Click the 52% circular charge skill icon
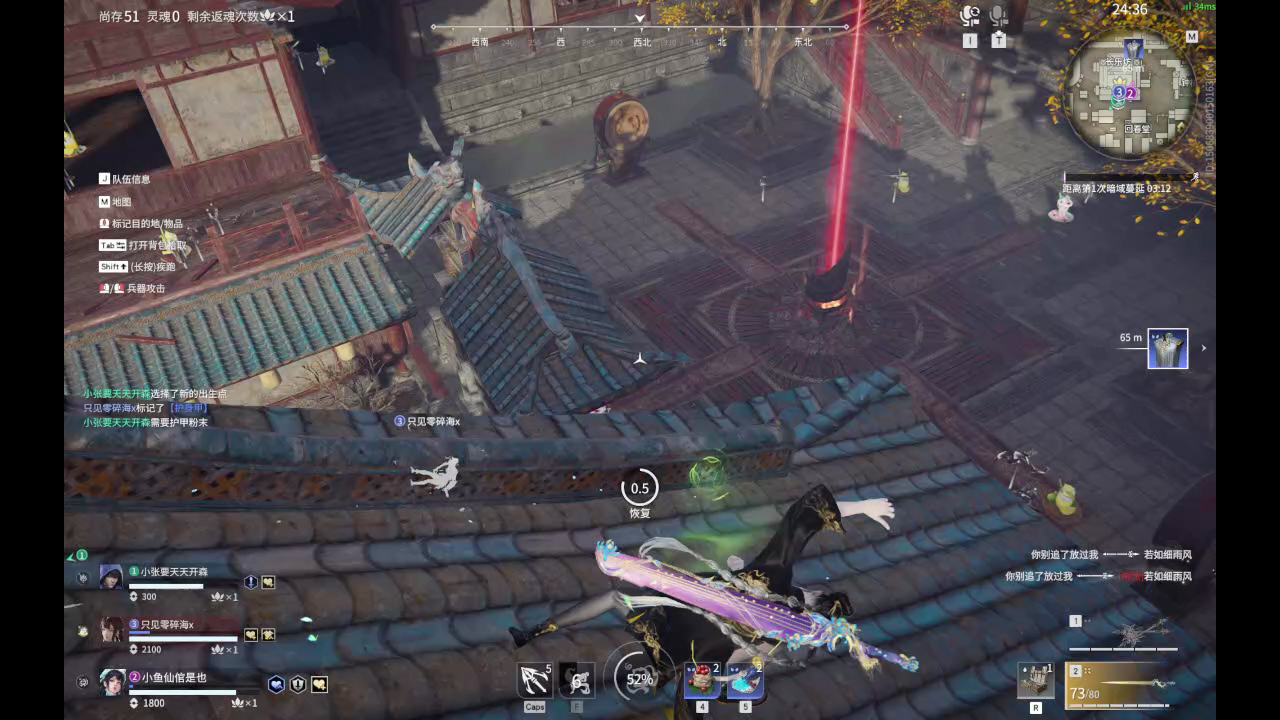Viewport: 1280px width, 720px height. point(638,680)
